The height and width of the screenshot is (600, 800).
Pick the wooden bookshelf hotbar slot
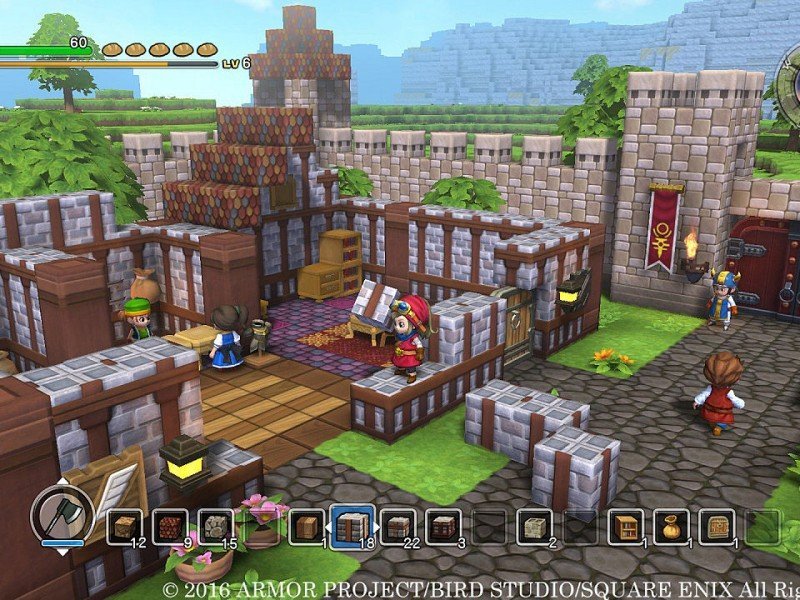coord(625,526)
